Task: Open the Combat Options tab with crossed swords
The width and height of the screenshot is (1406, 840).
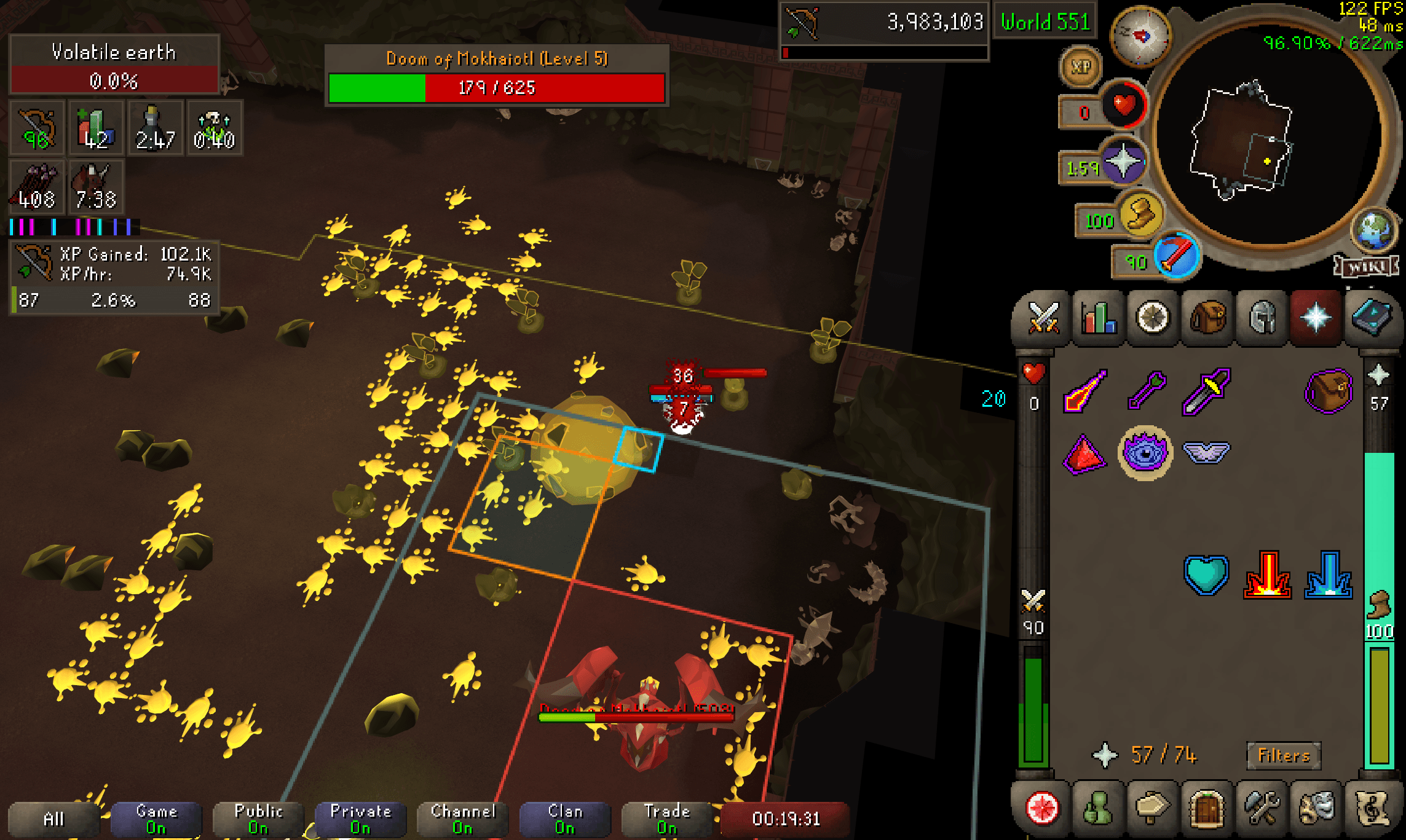Action: pyautogui.click(x=1046, y=318)
